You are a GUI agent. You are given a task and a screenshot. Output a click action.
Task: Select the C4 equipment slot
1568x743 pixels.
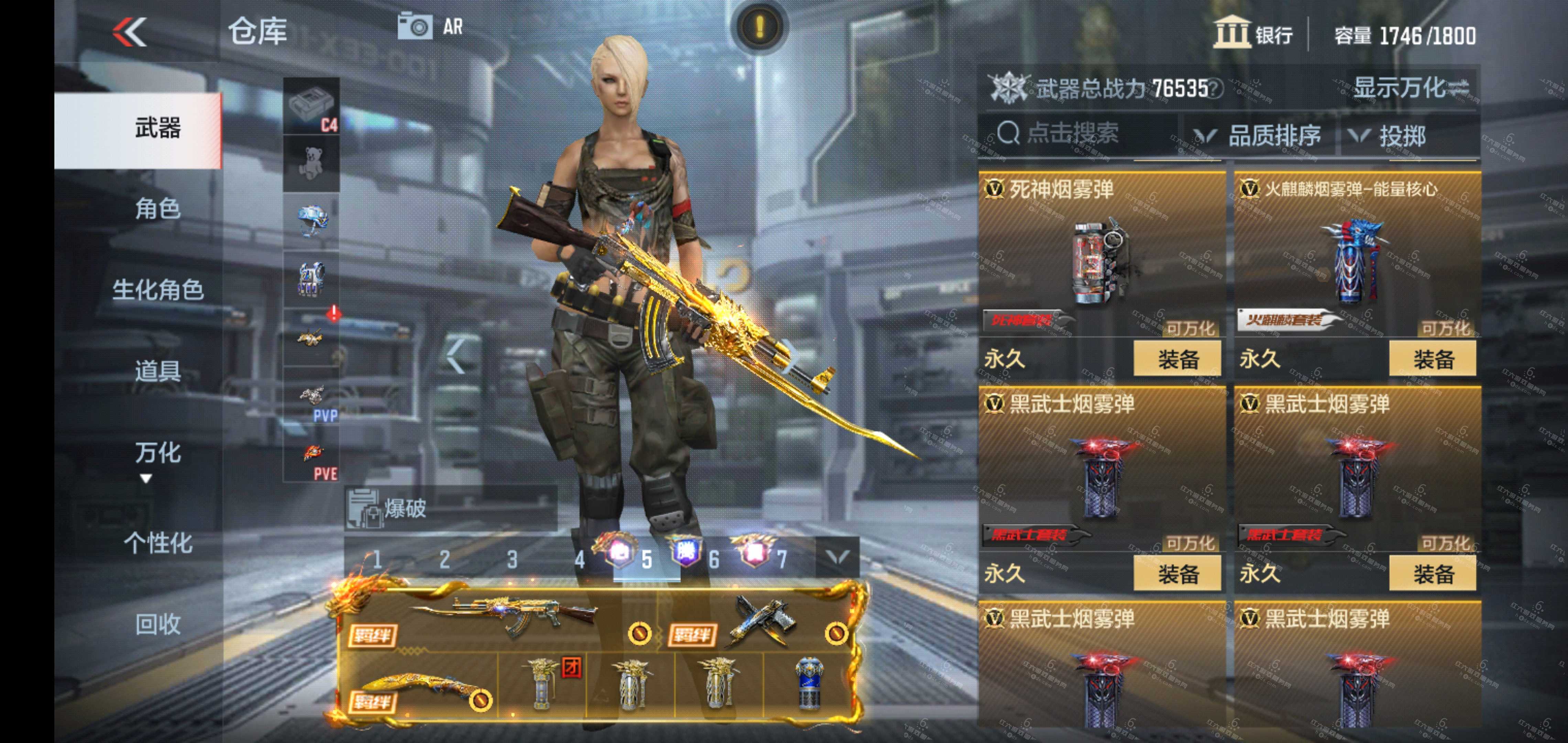(x=312, y=105)
